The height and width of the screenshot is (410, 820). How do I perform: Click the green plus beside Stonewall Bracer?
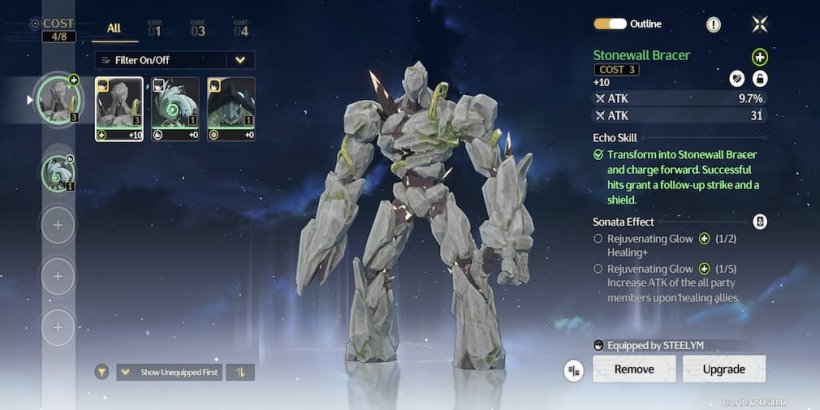pyautogui.click(x=760, y=58)
